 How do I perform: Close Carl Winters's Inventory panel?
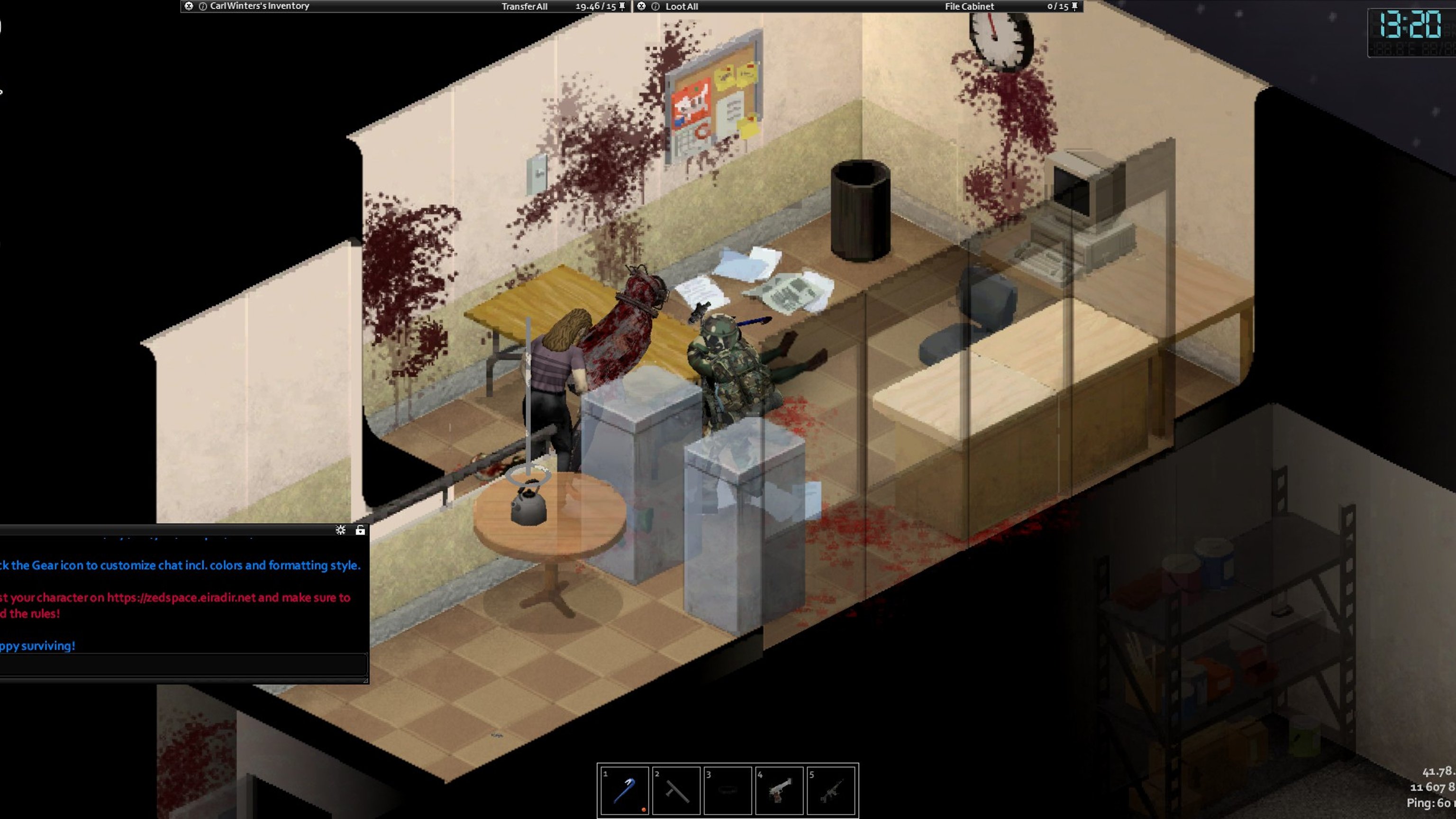click(189, 6)
